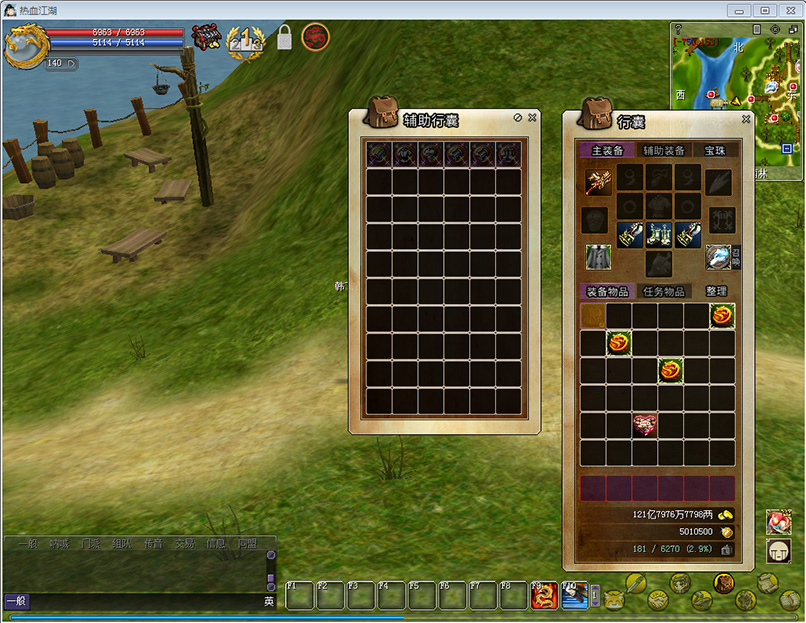Select the equipped weapon slot in 行囊
The height and width of the screenshot is (623, 806).
point(598,180)
